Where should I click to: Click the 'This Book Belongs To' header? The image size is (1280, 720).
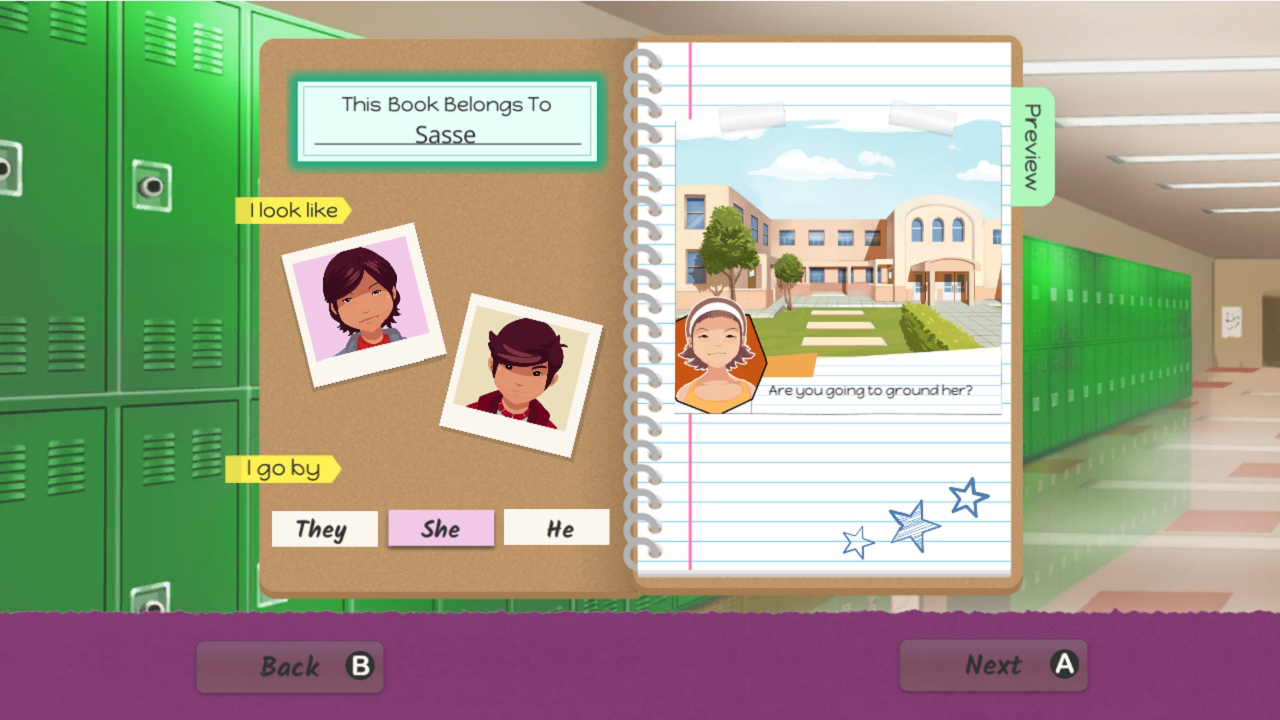(447, 103)
